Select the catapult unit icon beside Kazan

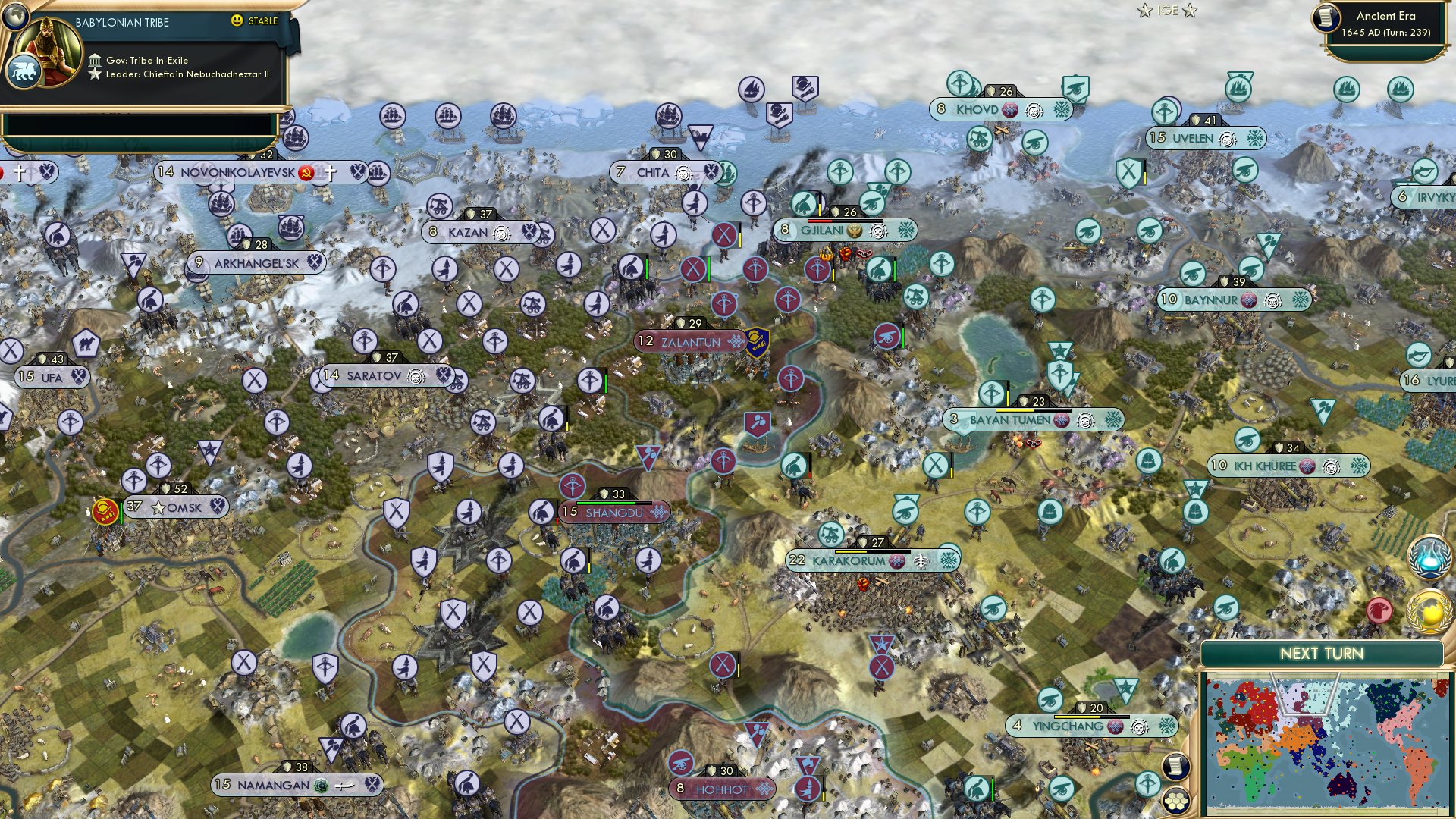pyautogui.click(x=440, y=206)
